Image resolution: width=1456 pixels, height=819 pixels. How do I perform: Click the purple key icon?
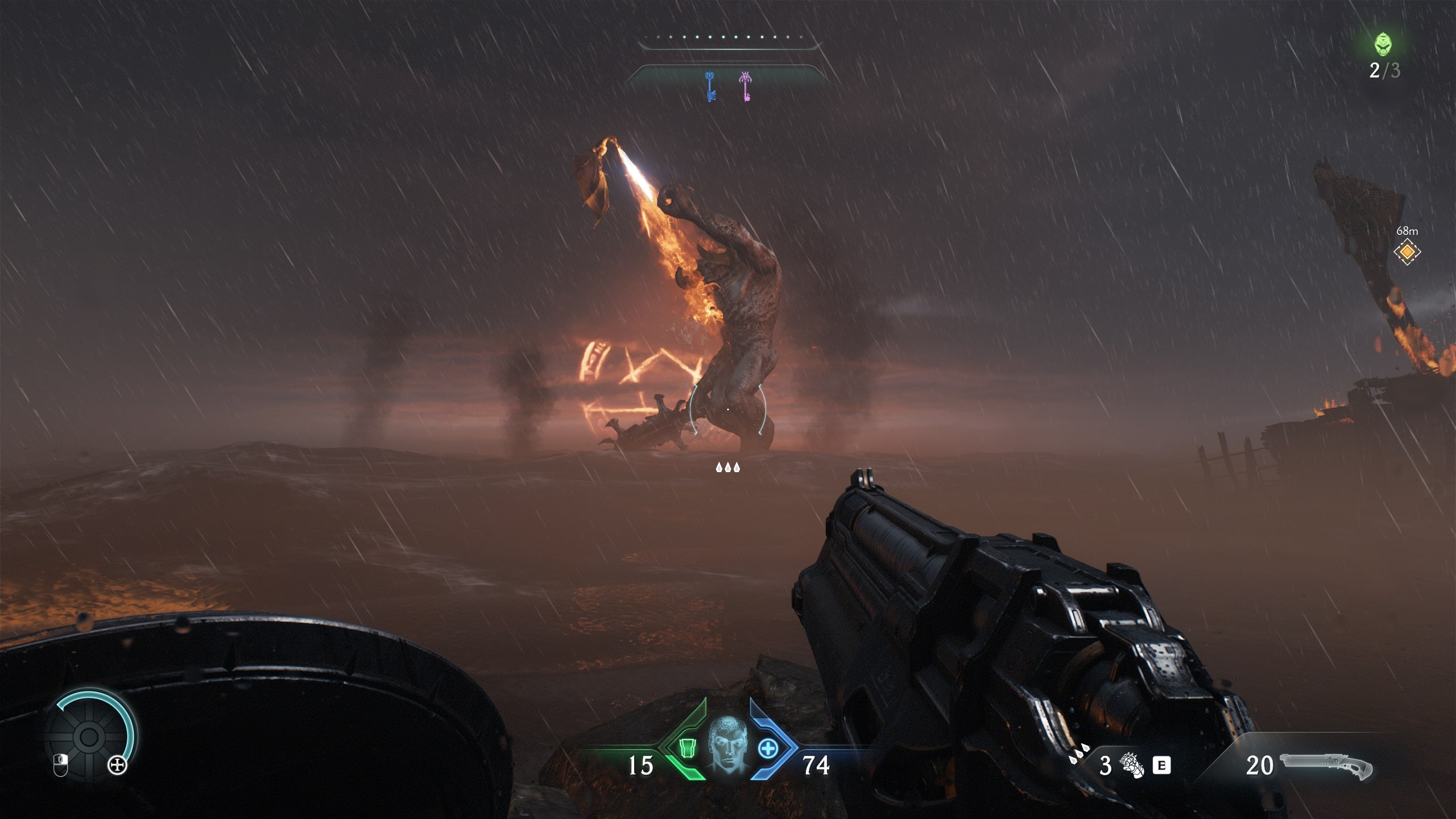point(745,87)
